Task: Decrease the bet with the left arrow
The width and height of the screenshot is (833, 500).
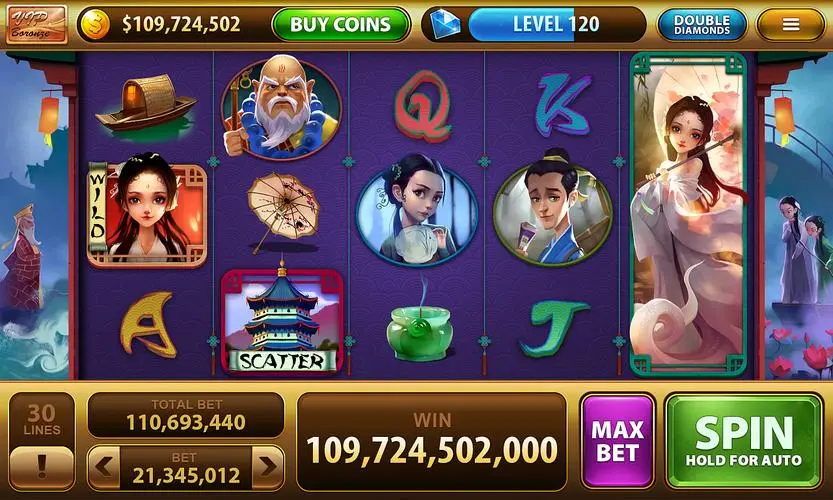Action: pos(104,466)
